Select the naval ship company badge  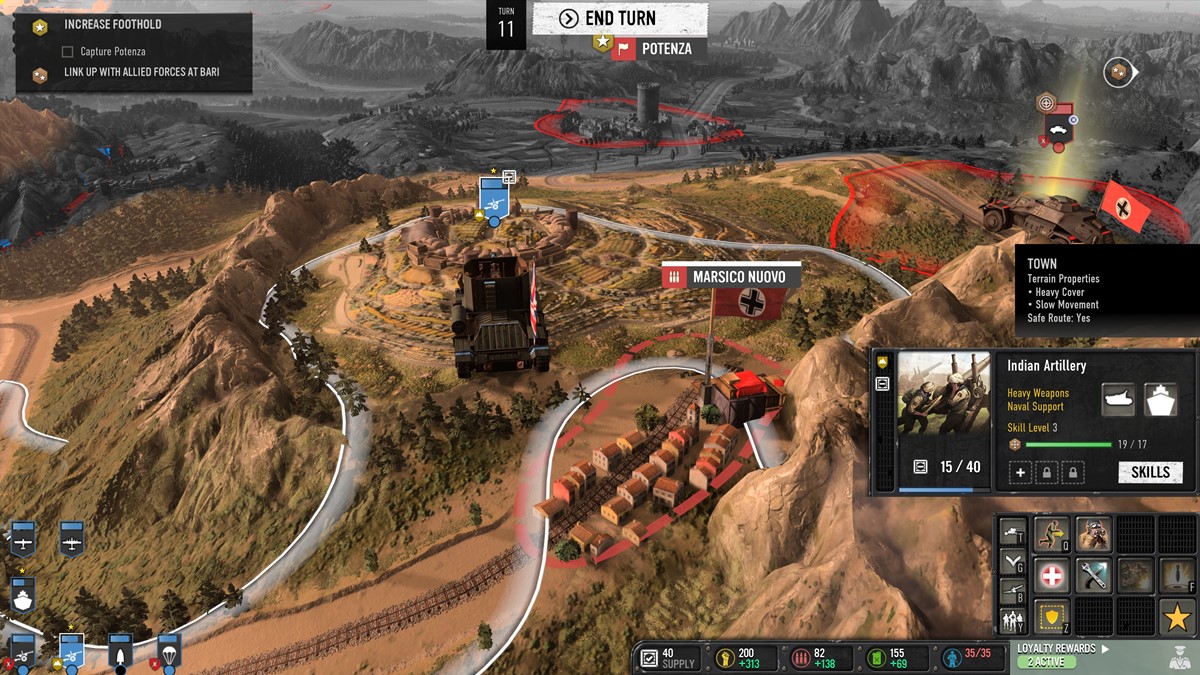click(22, 595)
